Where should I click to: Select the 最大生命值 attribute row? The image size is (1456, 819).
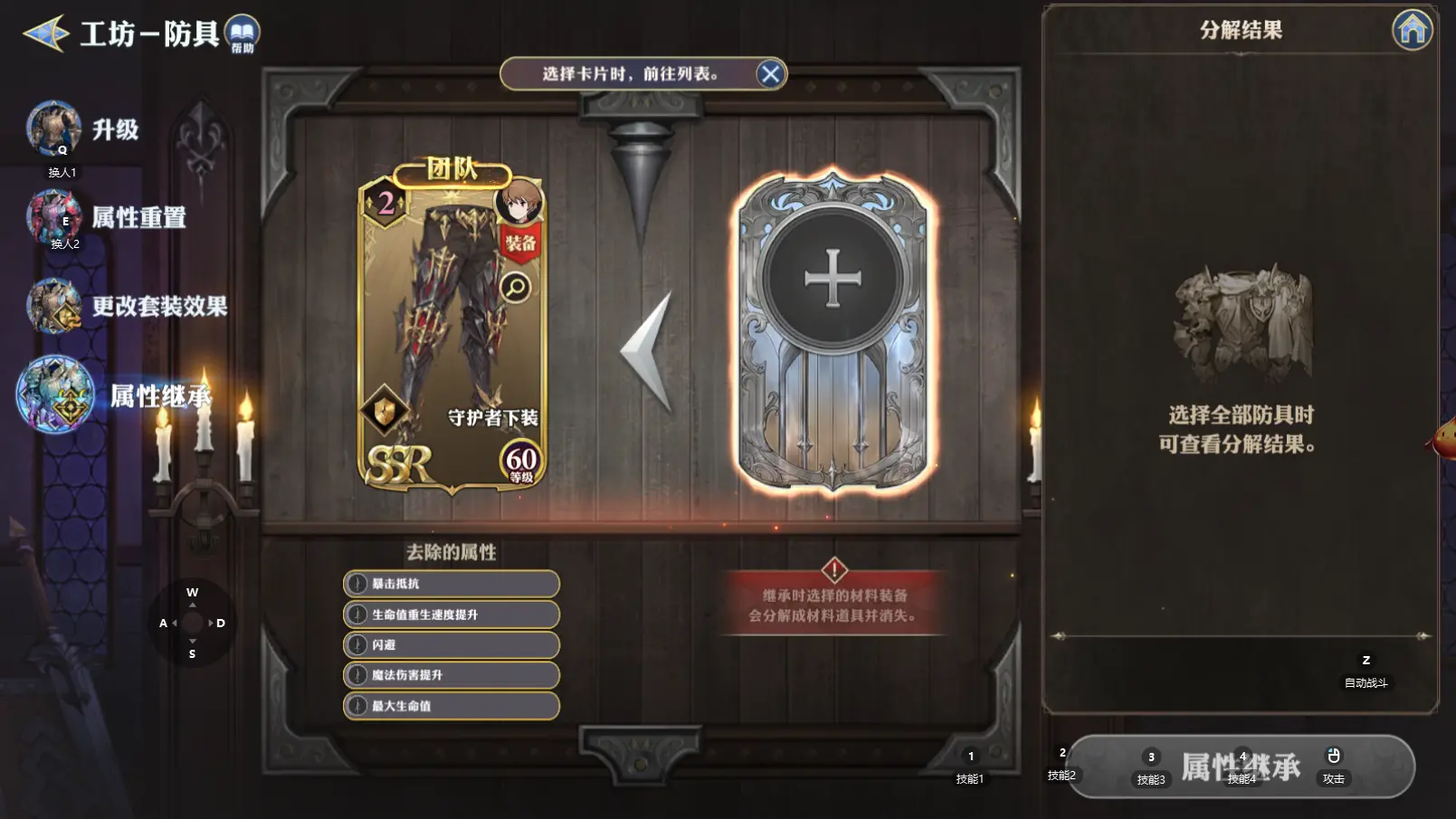click(x=451, y=706)
